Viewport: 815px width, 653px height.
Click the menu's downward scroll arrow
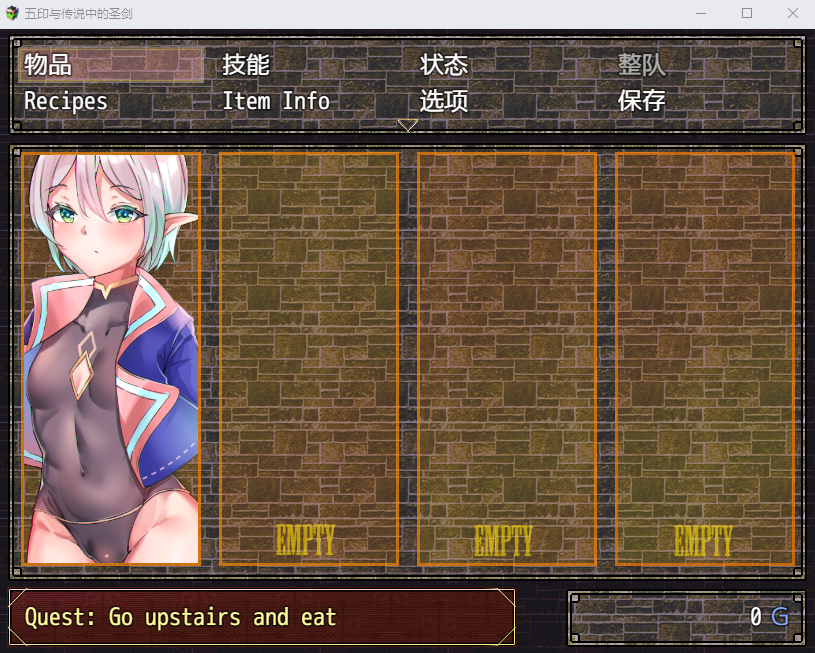pyautogui.click(x=408, y=125)
